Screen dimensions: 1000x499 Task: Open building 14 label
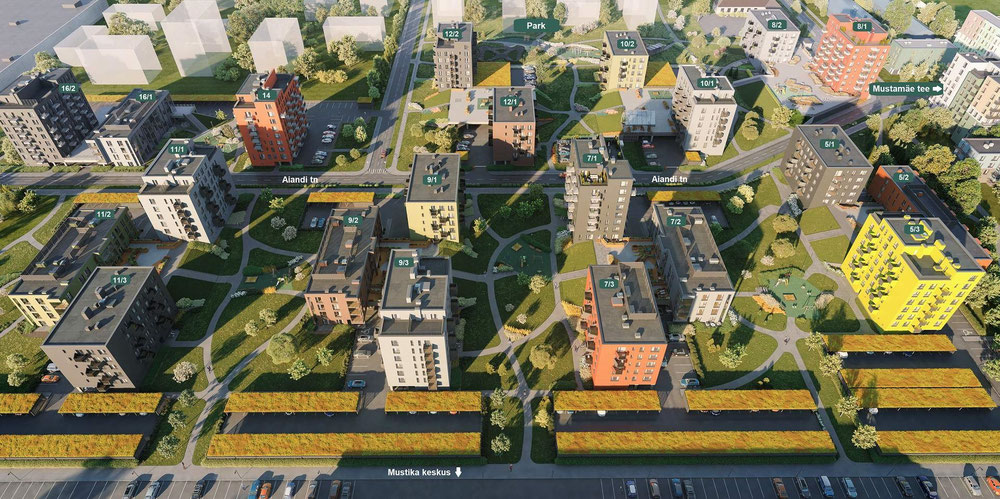266,95
